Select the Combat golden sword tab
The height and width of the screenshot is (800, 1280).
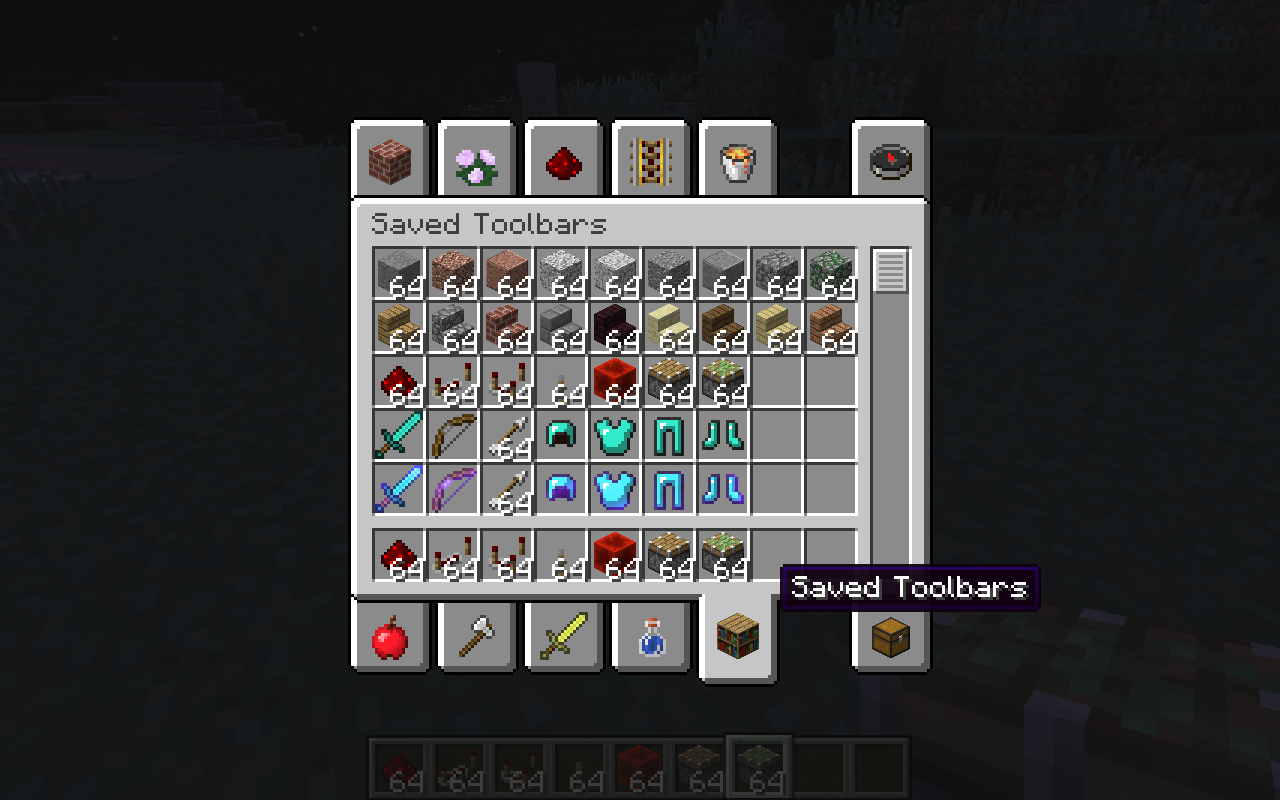[x=563, y=636]
